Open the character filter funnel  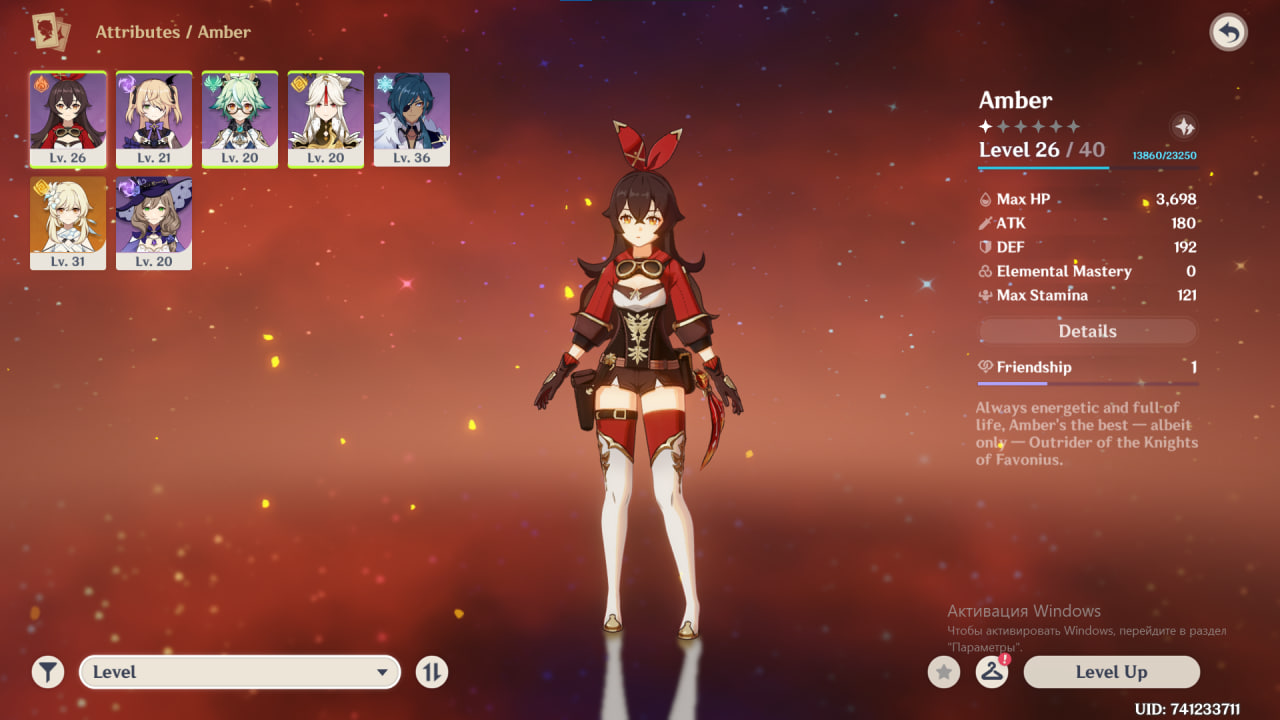point(47,672)
